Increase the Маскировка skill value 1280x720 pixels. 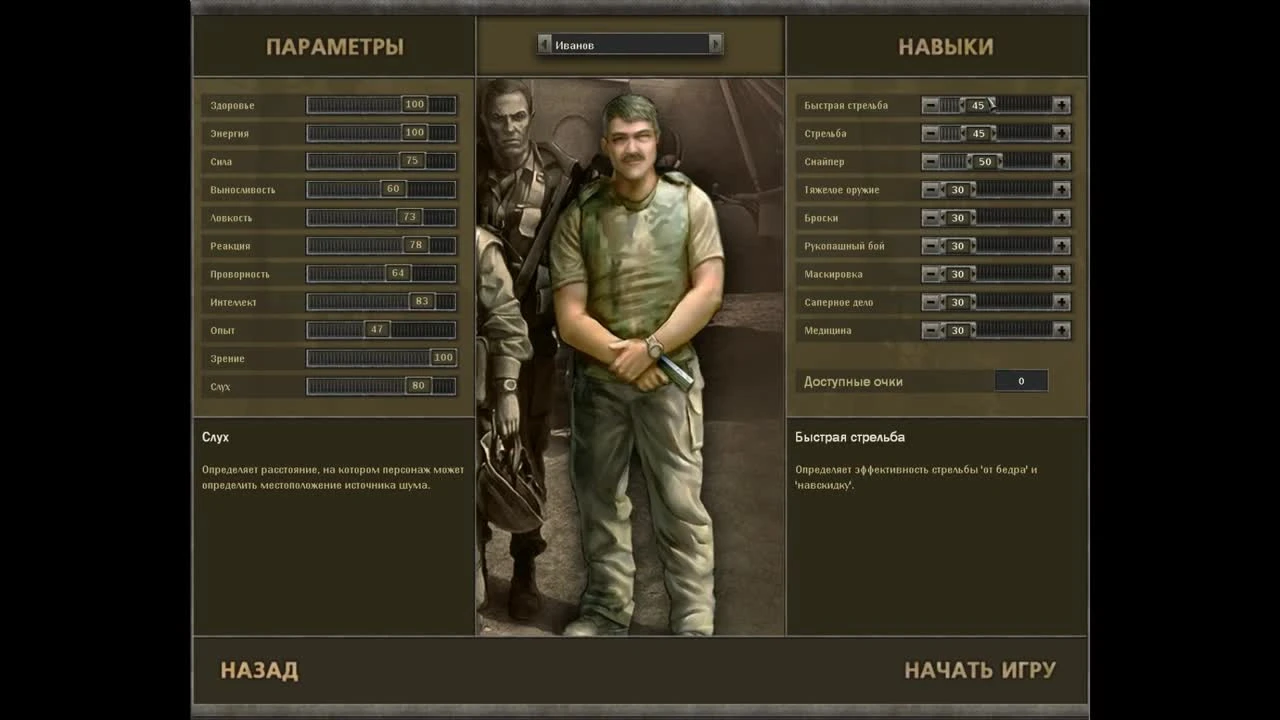[x=1060, y=273]
